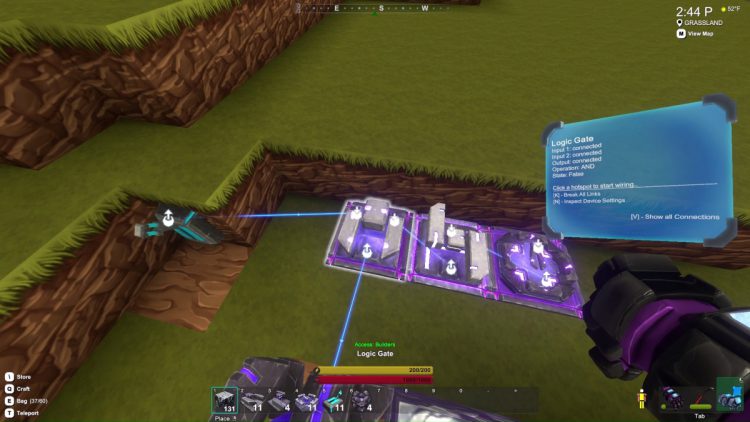The image size is (750, 422).
Task: Choose the hotbar slot with the cyan-striped item
Action: point(334,401)
